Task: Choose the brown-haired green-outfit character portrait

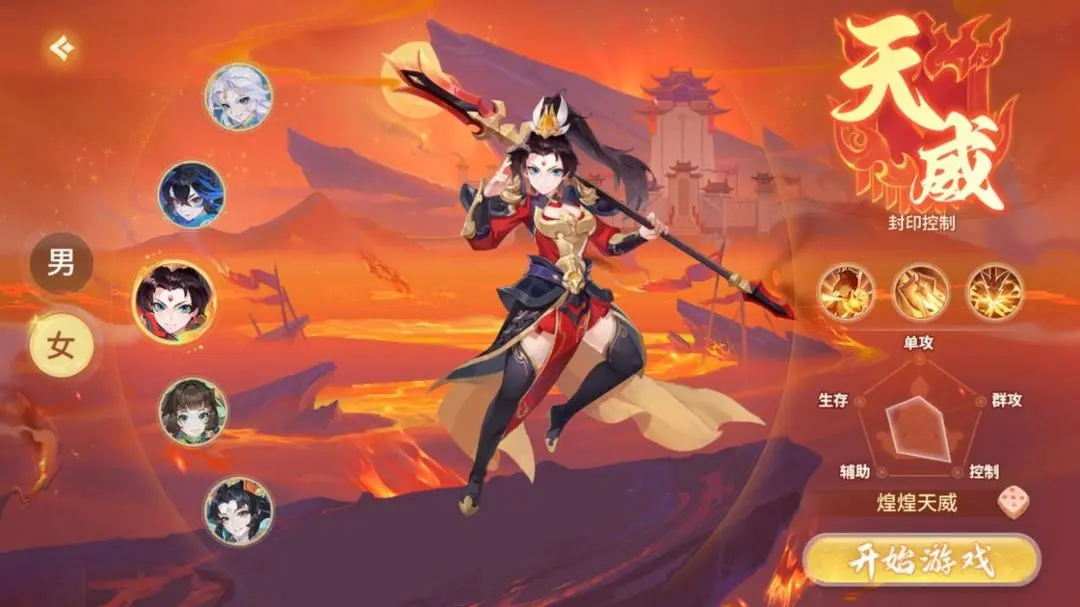Action: (x=193, y=411)
